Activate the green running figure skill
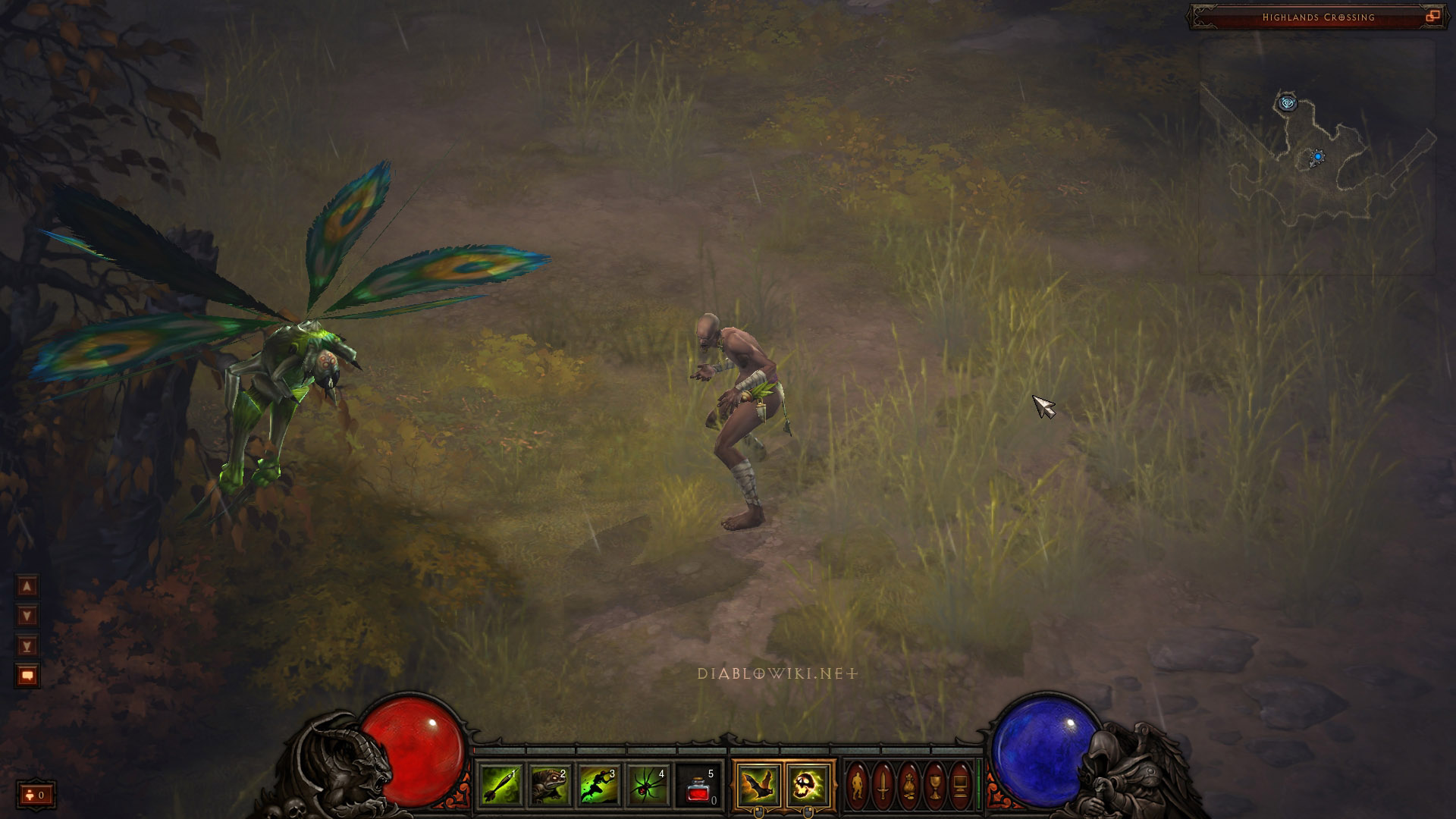1456x819 pixels. pos(598,786)
